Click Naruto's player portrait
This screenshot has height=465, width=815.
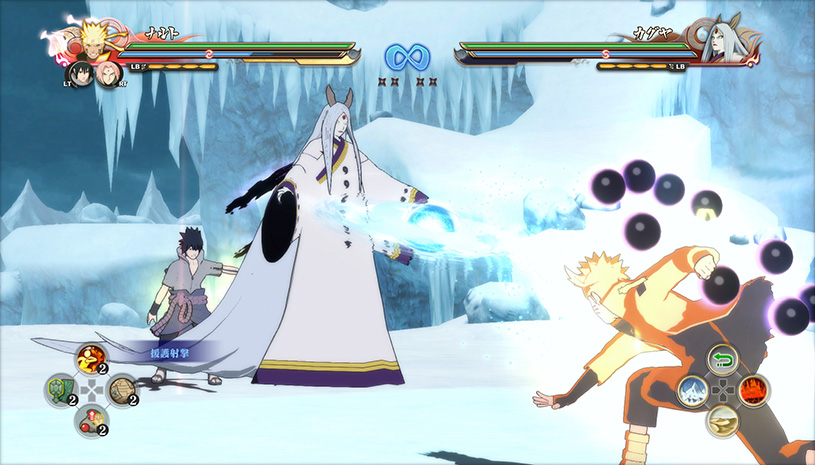coord(92,40)
